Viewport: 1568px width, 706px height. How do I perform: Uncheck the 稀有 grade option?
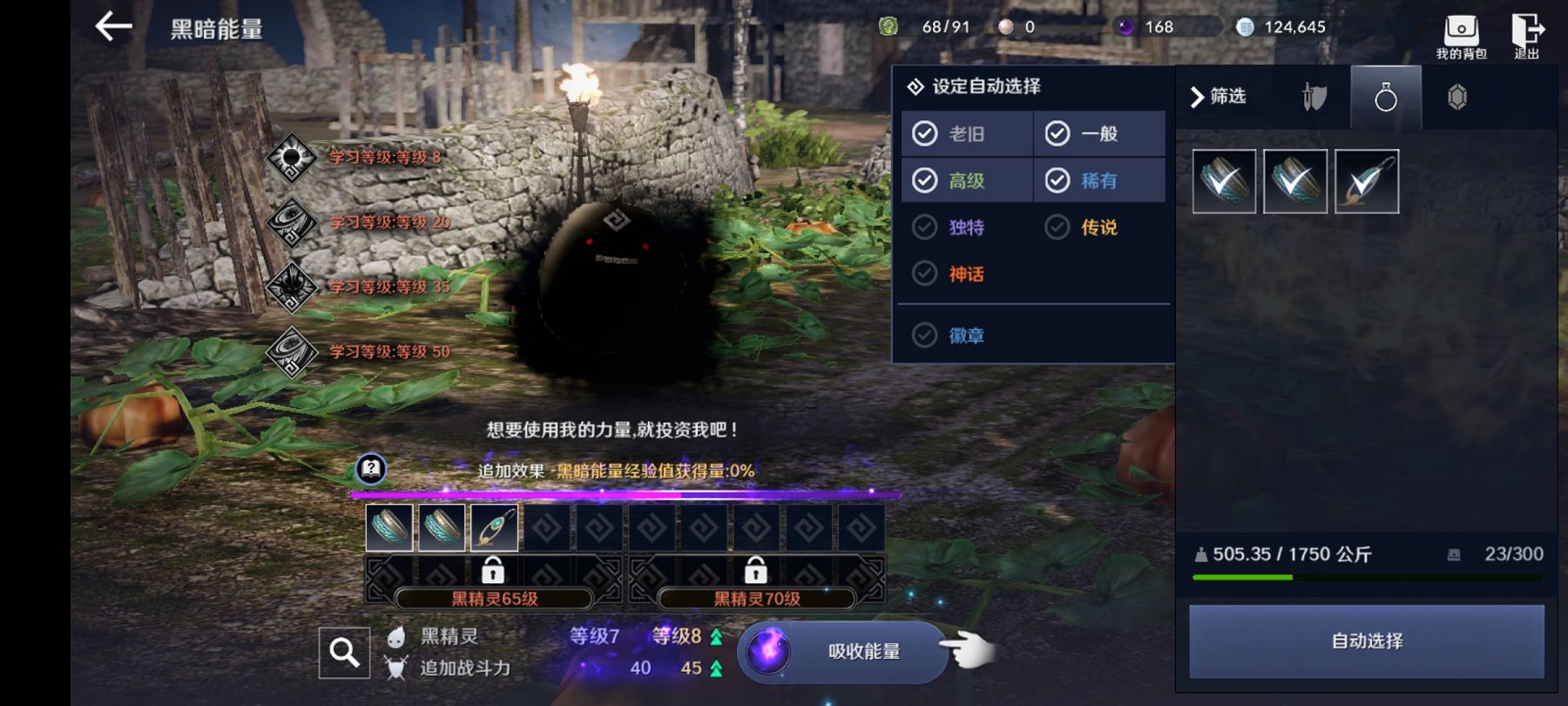pyautogui.click(x=1058, y=180)
